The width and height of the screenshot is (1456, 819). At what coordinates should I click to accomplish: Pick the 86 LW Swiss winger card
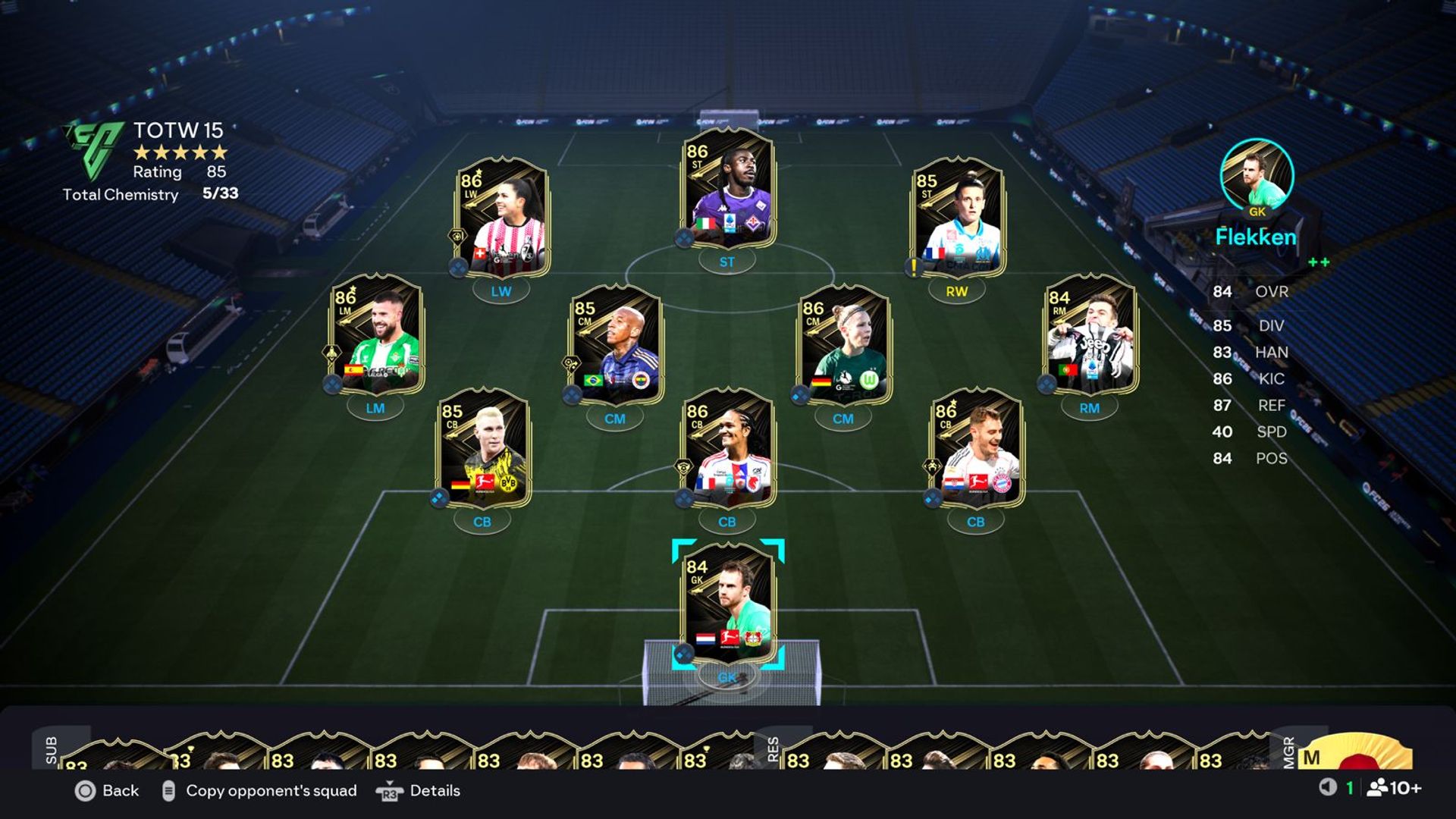[502, 218]
